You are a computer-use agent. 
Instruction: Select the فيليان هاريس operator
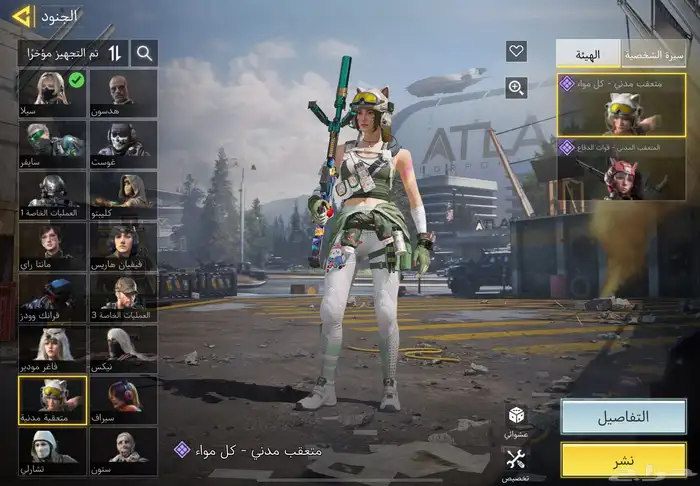(123, 246)
